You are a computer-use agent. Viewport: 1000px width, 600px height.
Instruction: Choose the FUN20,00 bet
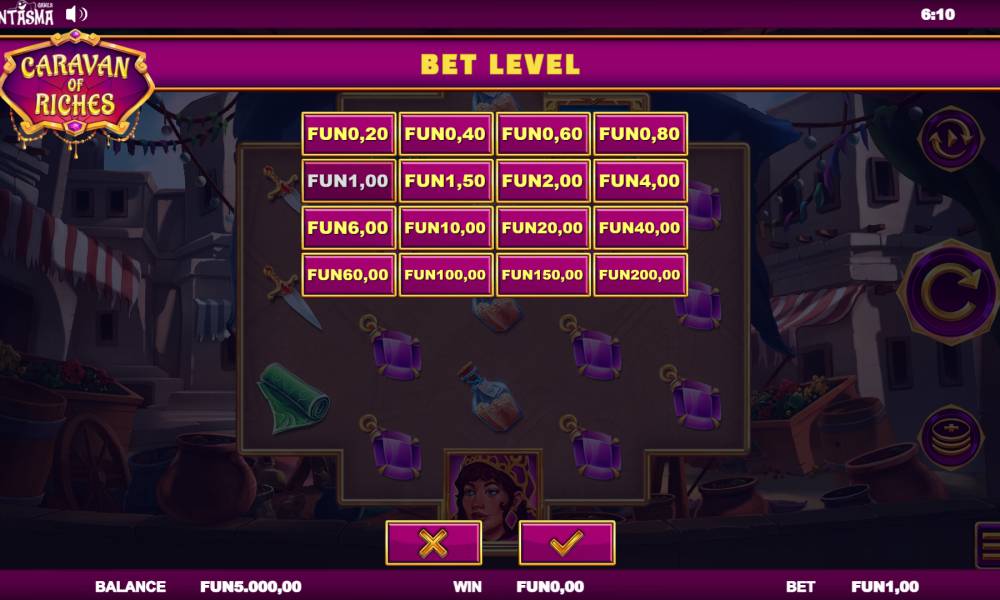[x=542, y=228]
